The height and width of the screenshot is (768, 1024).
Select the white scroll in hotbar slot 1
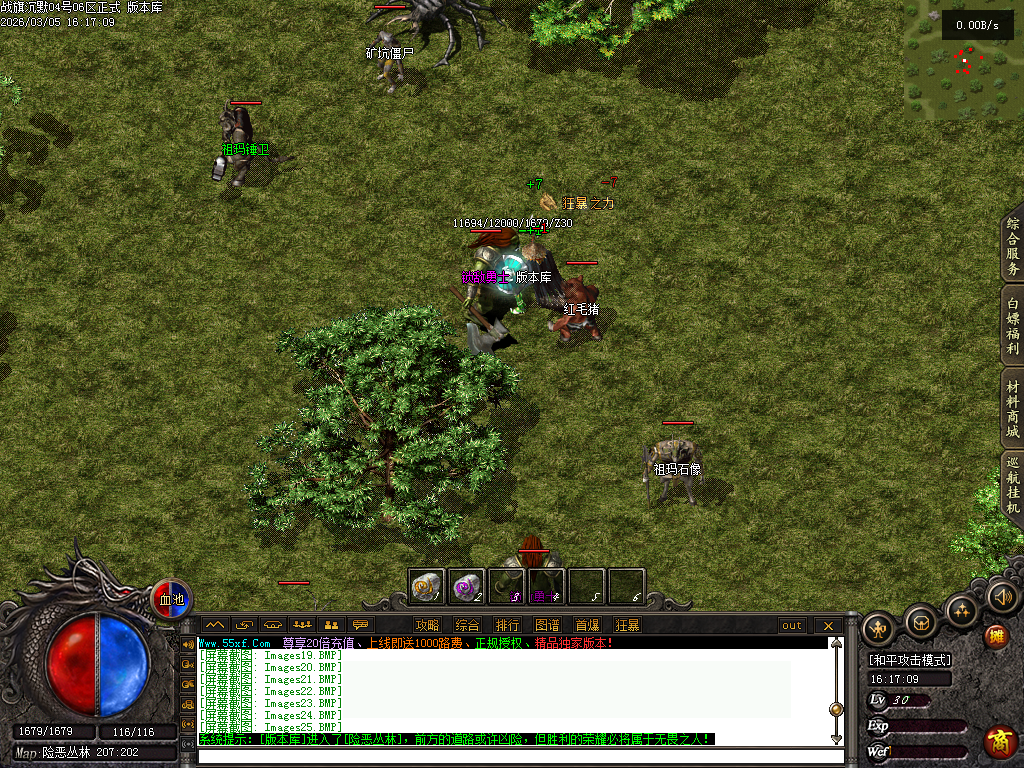(x=427, y=587)
